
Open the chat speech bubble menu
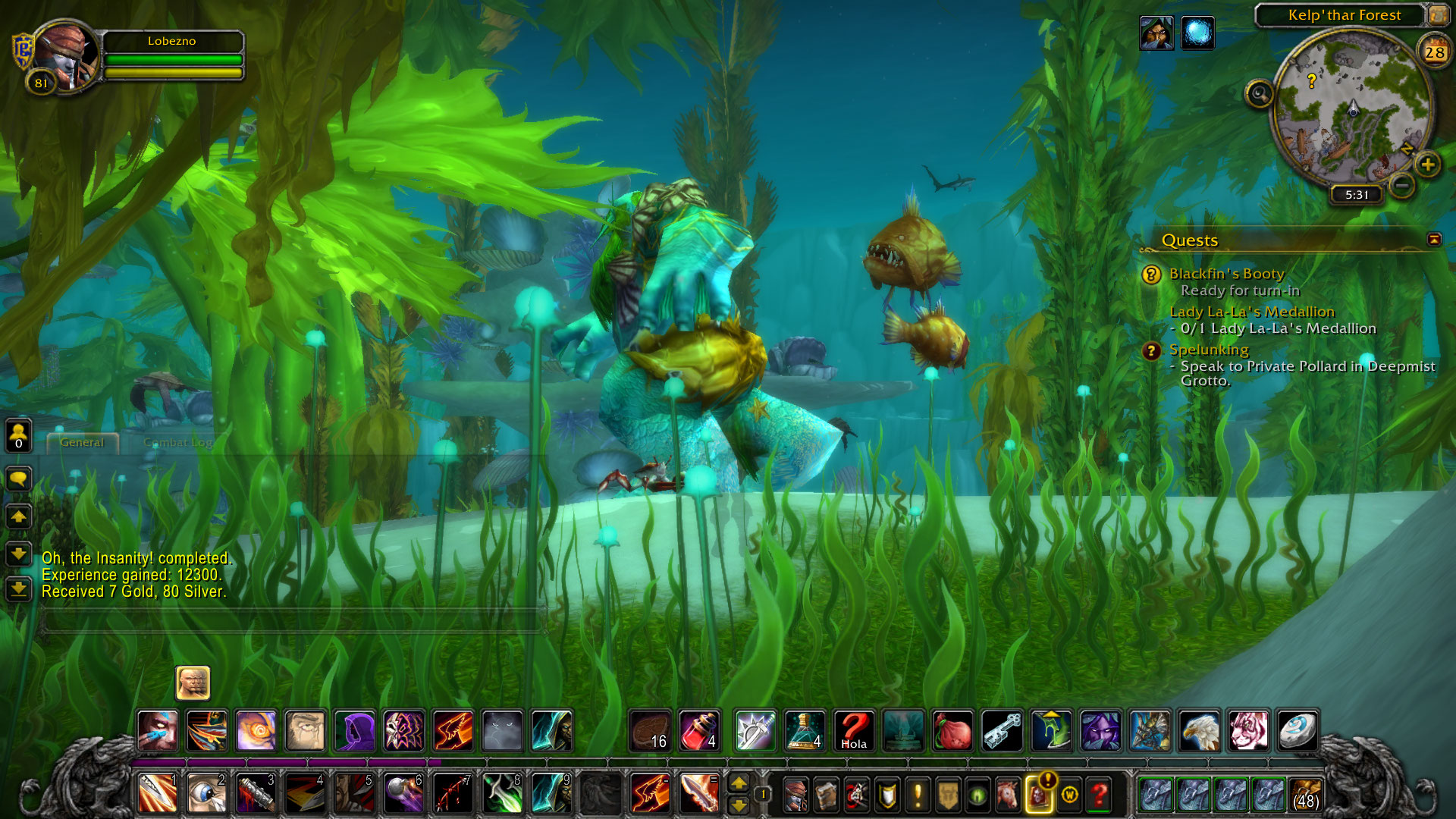click(19, 479)
